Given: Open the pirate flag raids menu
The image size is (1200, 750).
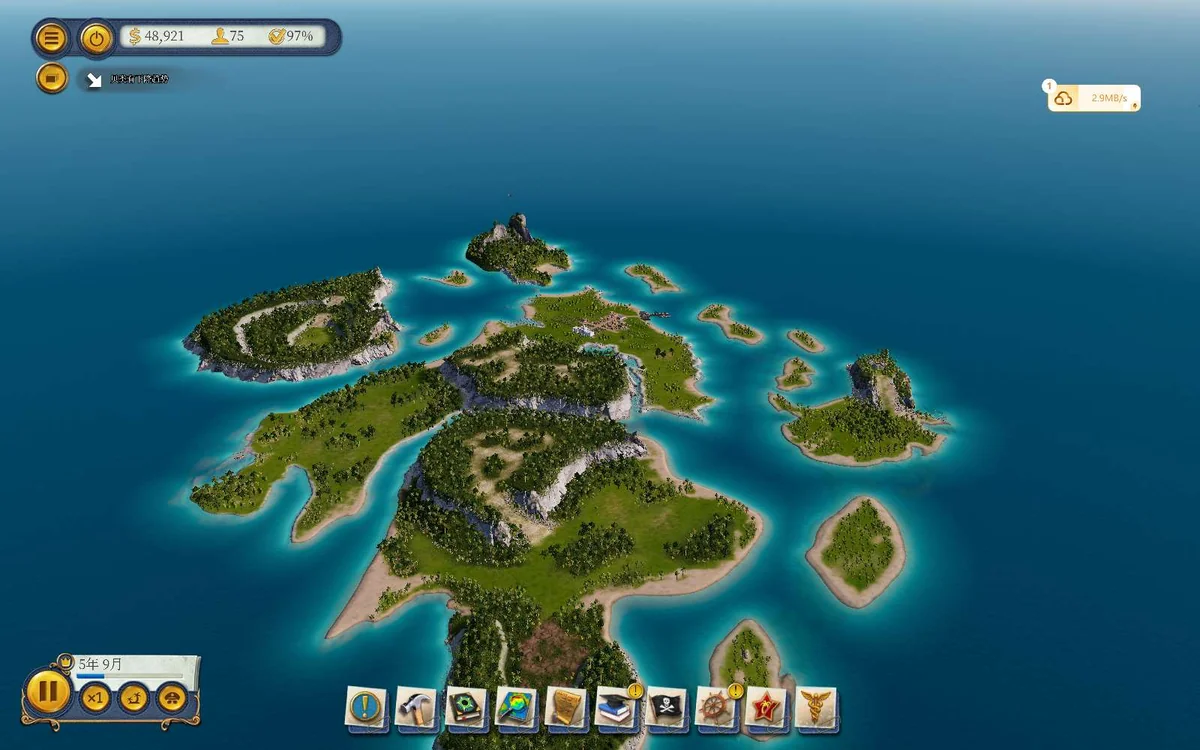Looking at the screenshot, I should click(x=666, y=707).
